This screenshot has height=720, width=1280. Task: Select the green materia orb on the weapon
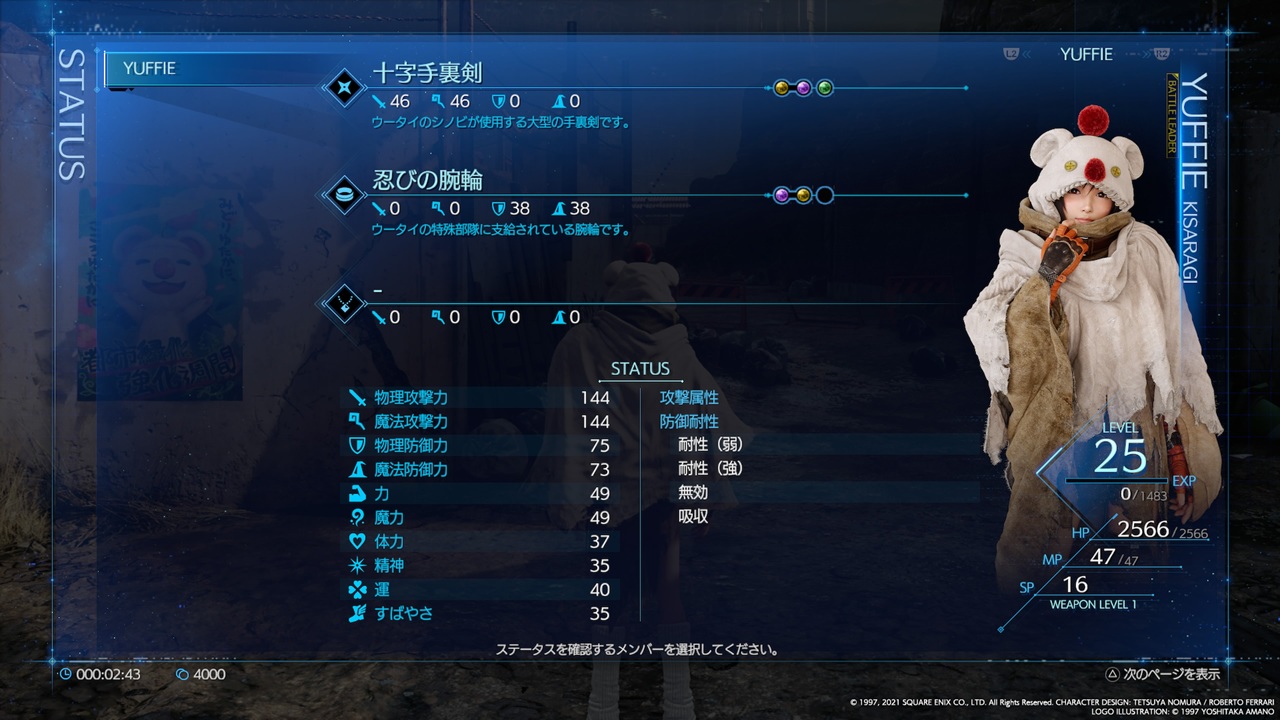(824, 88)
